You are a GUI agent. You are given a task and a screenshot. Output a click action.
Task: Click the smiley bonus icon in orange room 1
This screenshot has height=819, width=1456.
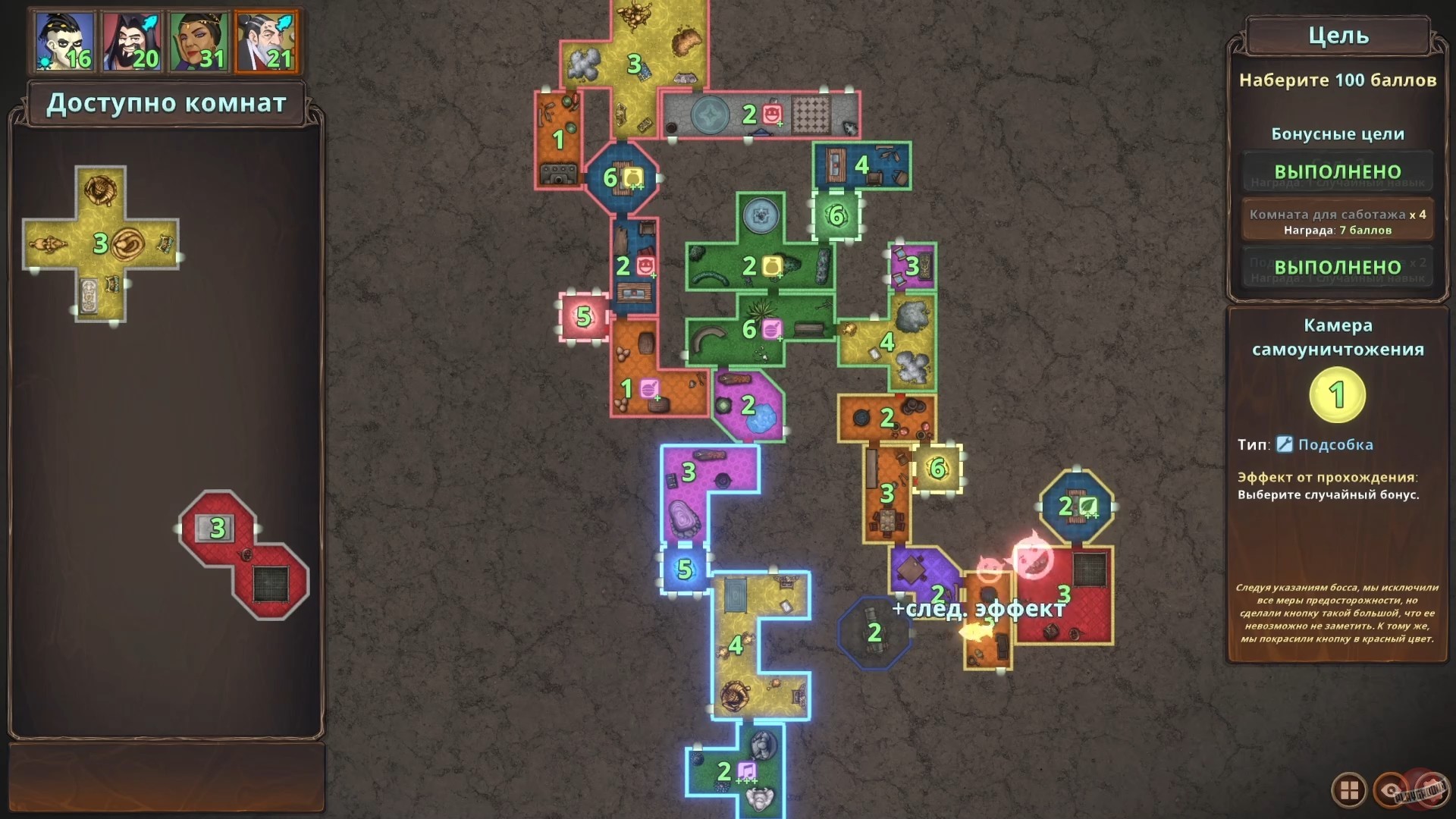coord(650,388)
